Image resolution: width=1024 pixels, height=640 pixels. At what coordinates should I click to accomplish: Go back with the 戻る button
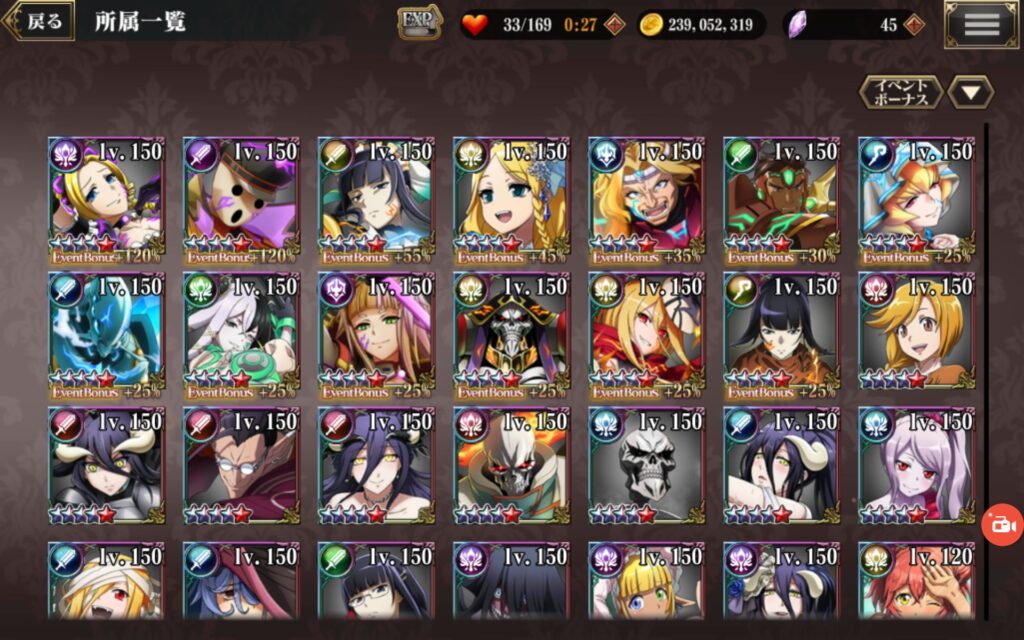pyautogui.click(x=40, y=21)
